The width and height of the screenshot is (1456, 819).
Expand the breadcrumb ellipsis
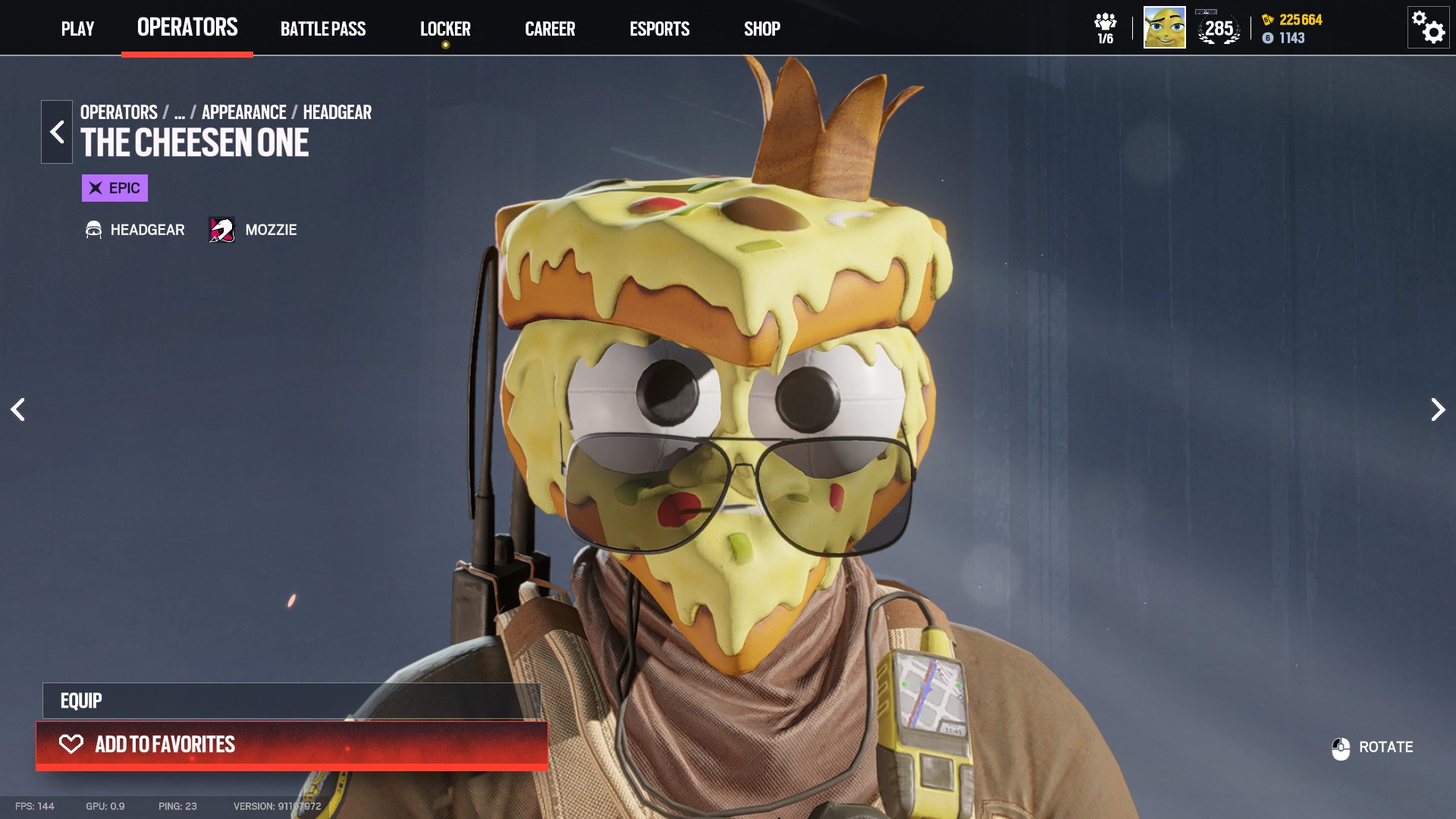click(179, 112)
